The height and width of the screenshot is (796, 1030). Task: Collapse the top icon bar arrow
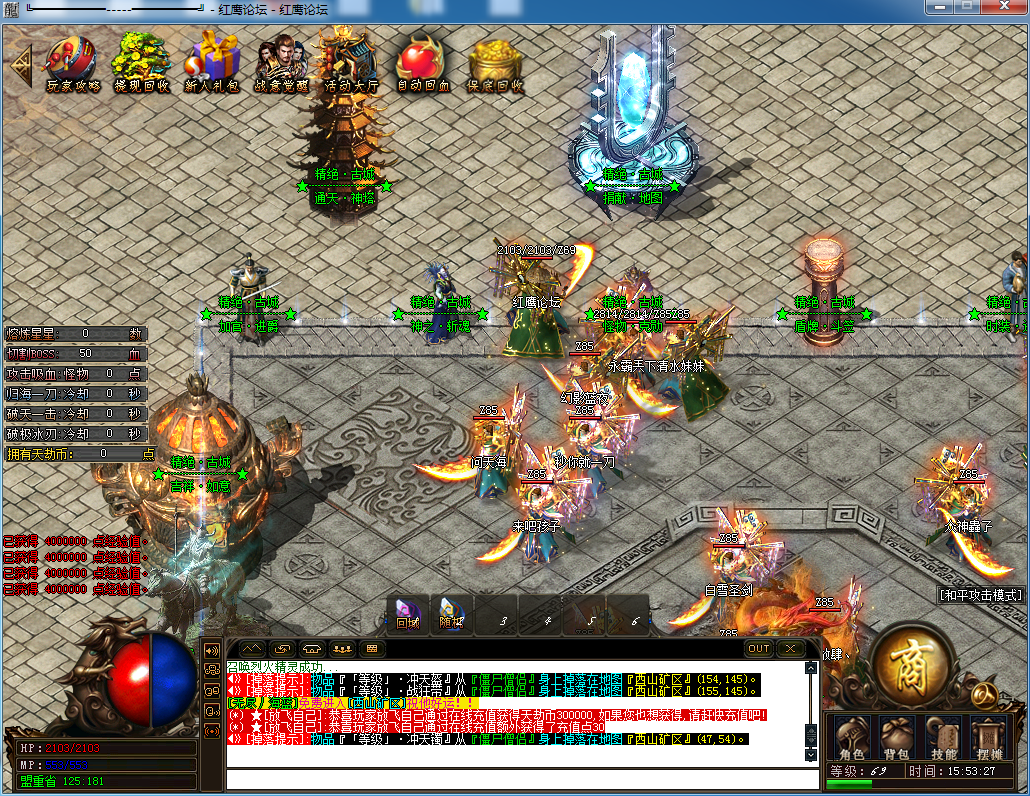point(20,64)
